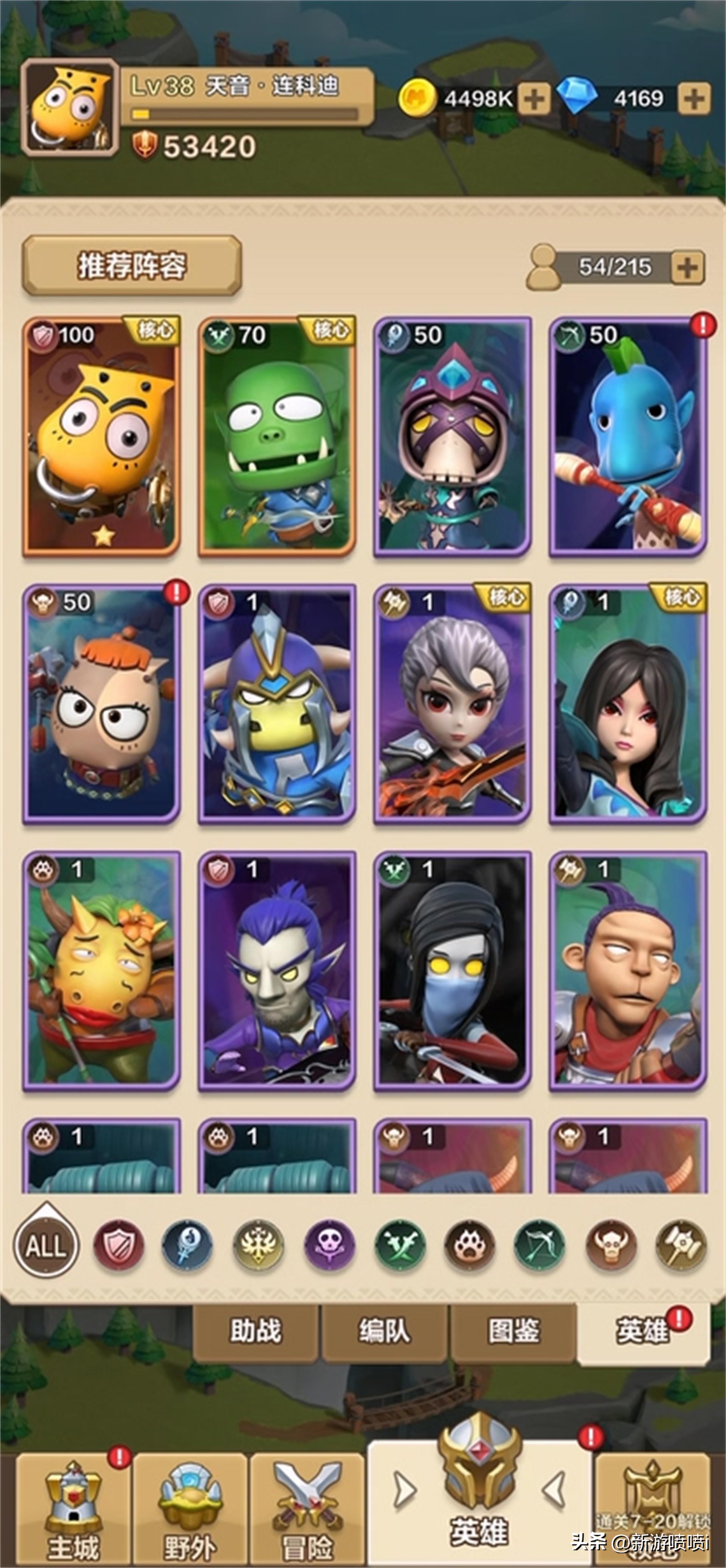Viewport: 726px width, 1568px height.
Task: Switch to the 编队 formation tab
Action: tap(385, 1331)
